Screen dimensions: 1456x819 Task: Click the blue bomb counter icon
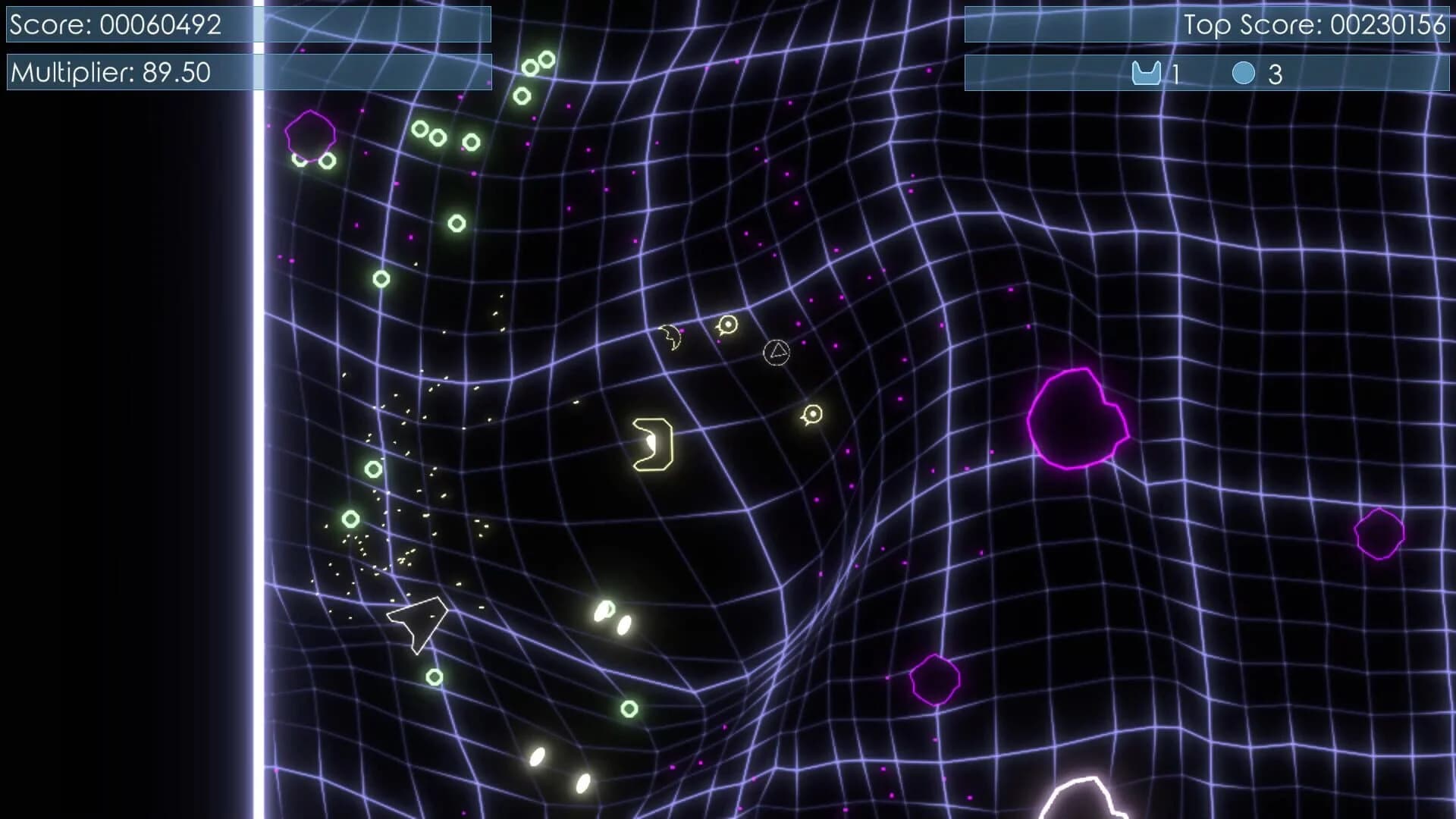(1244, 73)
